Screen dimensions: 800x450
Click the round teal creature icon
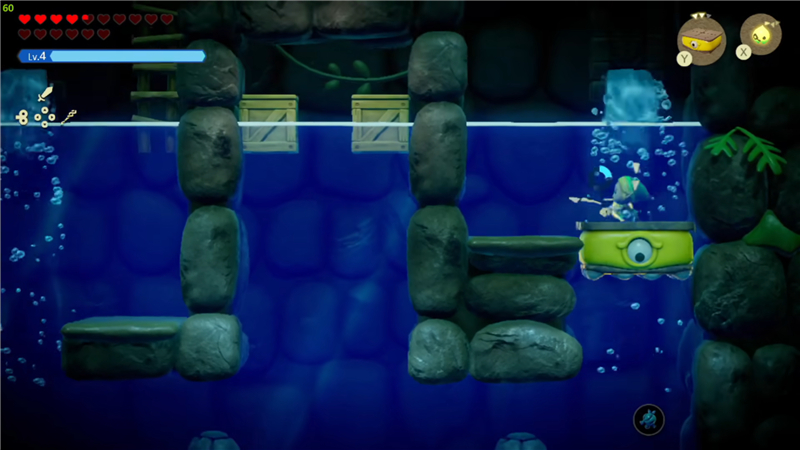coord(649,419)
